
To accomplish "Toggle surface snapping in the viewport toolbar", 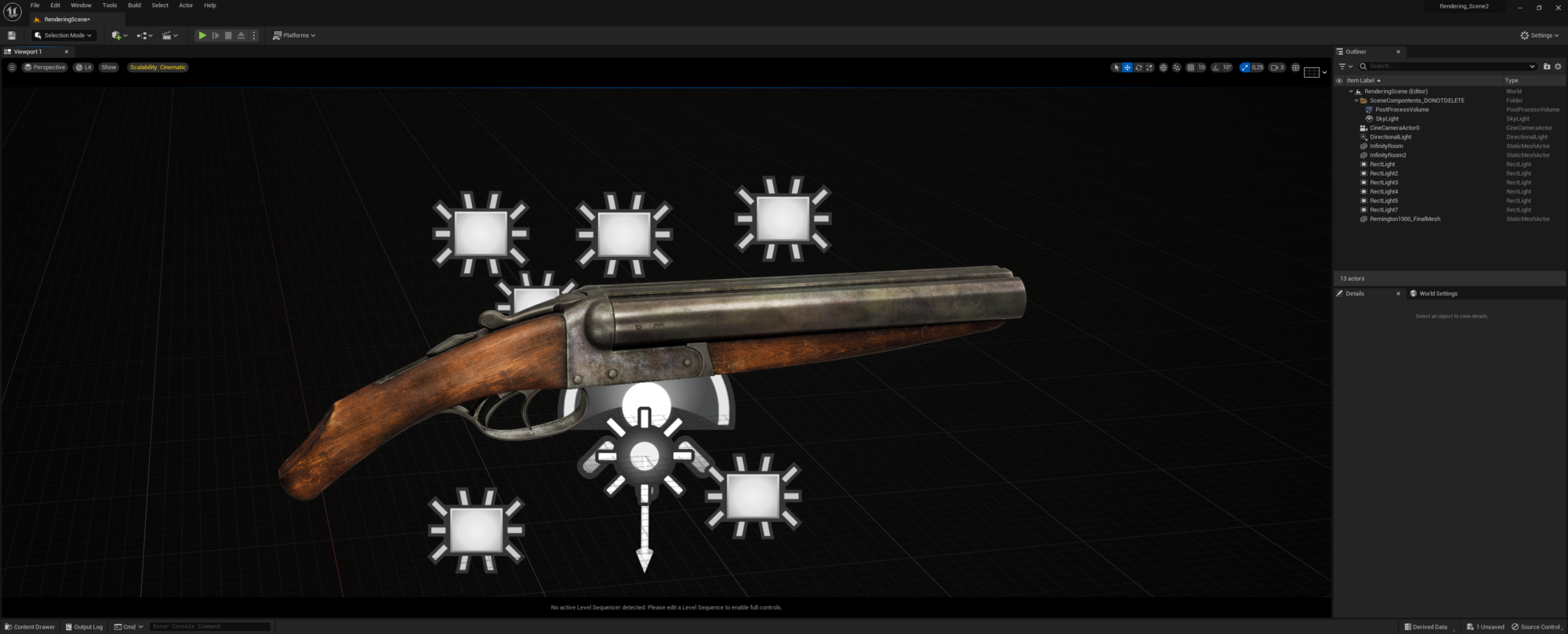I will (x=1176, y=67).
